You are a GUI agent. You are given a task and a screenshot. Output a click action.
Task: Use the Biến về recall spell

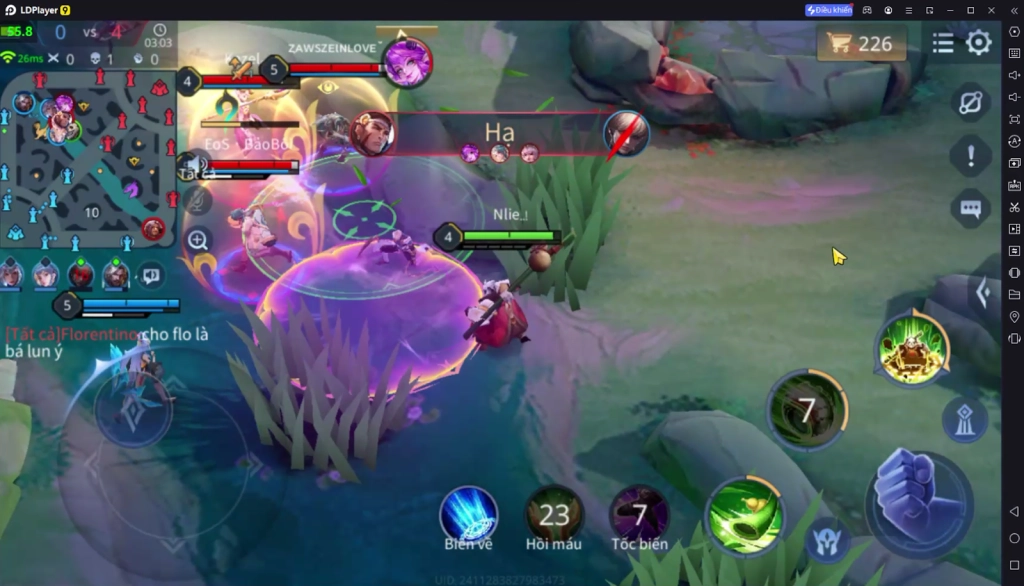tap(469, 514)
